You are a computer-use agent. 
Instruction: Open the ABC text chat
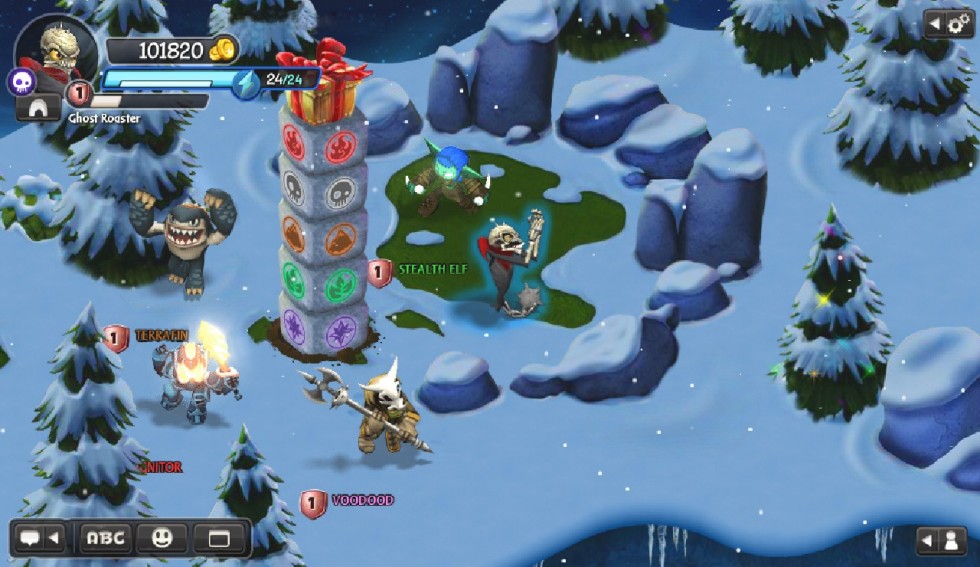[x=105, y=539]
